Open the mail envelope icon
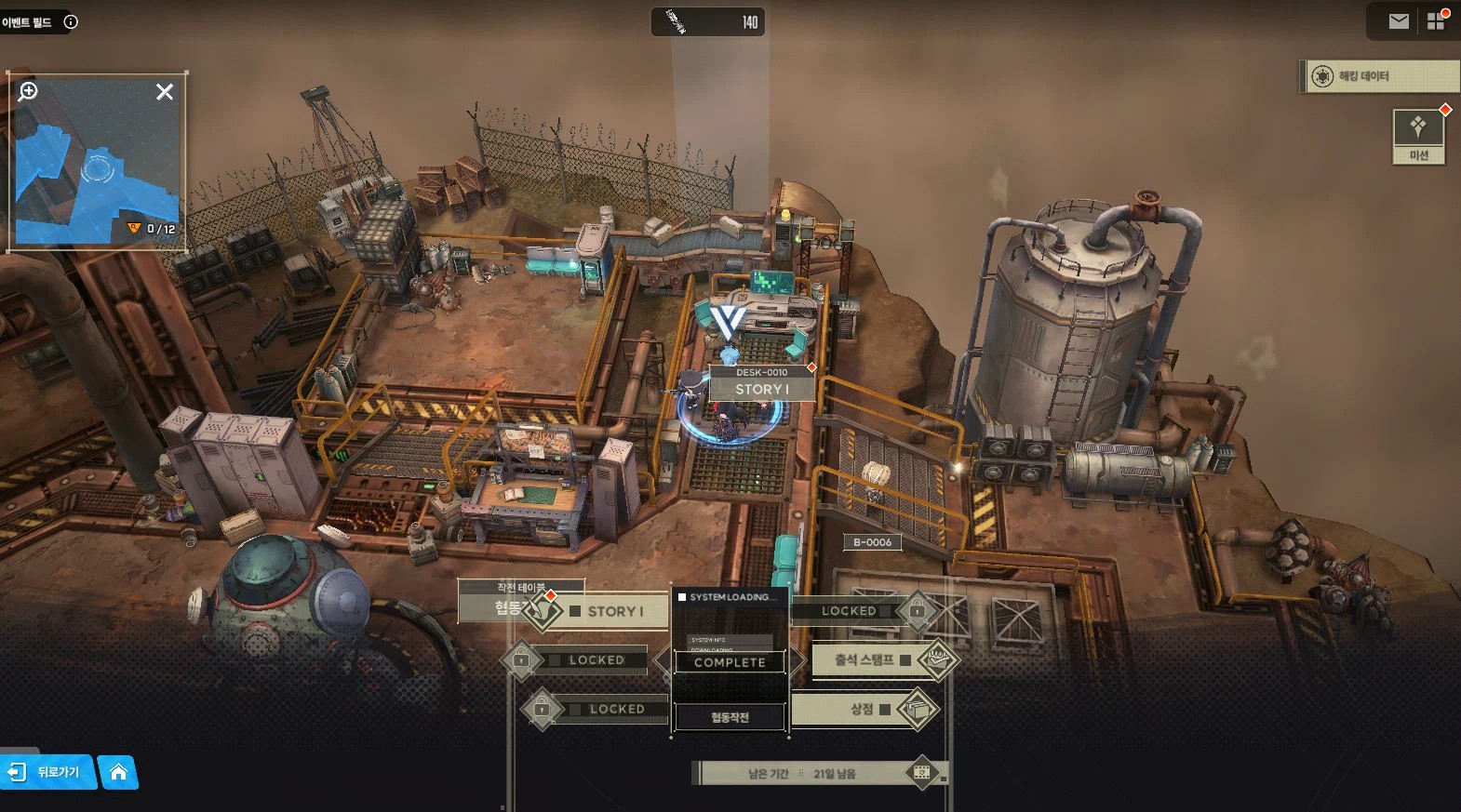The width and height of the screenshot is (1461, 812). pyautogui.click(x=1399, y=21)
